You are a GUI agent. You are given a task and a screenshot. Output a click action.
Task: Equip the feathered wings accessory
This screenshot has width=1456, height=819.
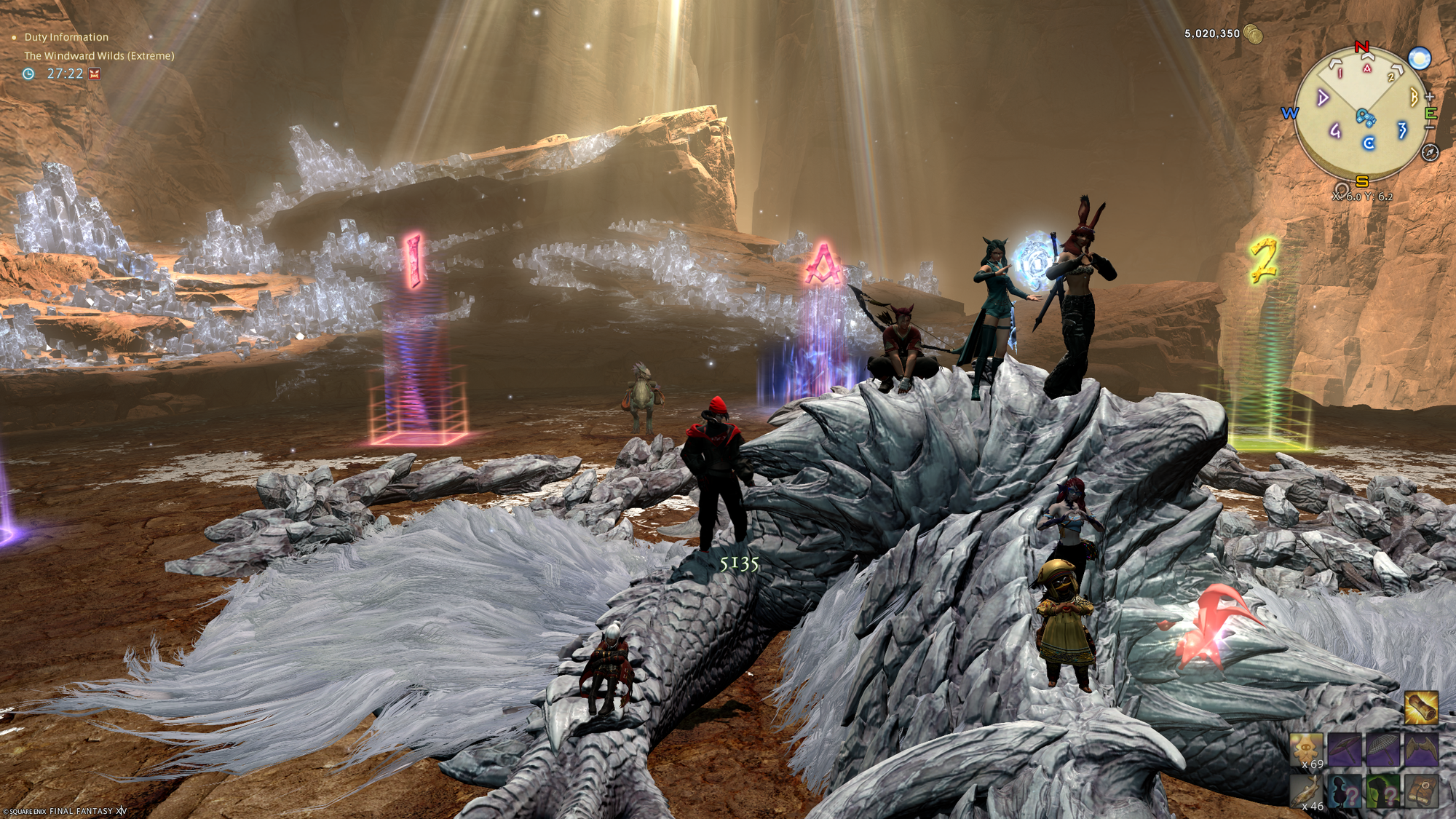(x=1420, y=751)
